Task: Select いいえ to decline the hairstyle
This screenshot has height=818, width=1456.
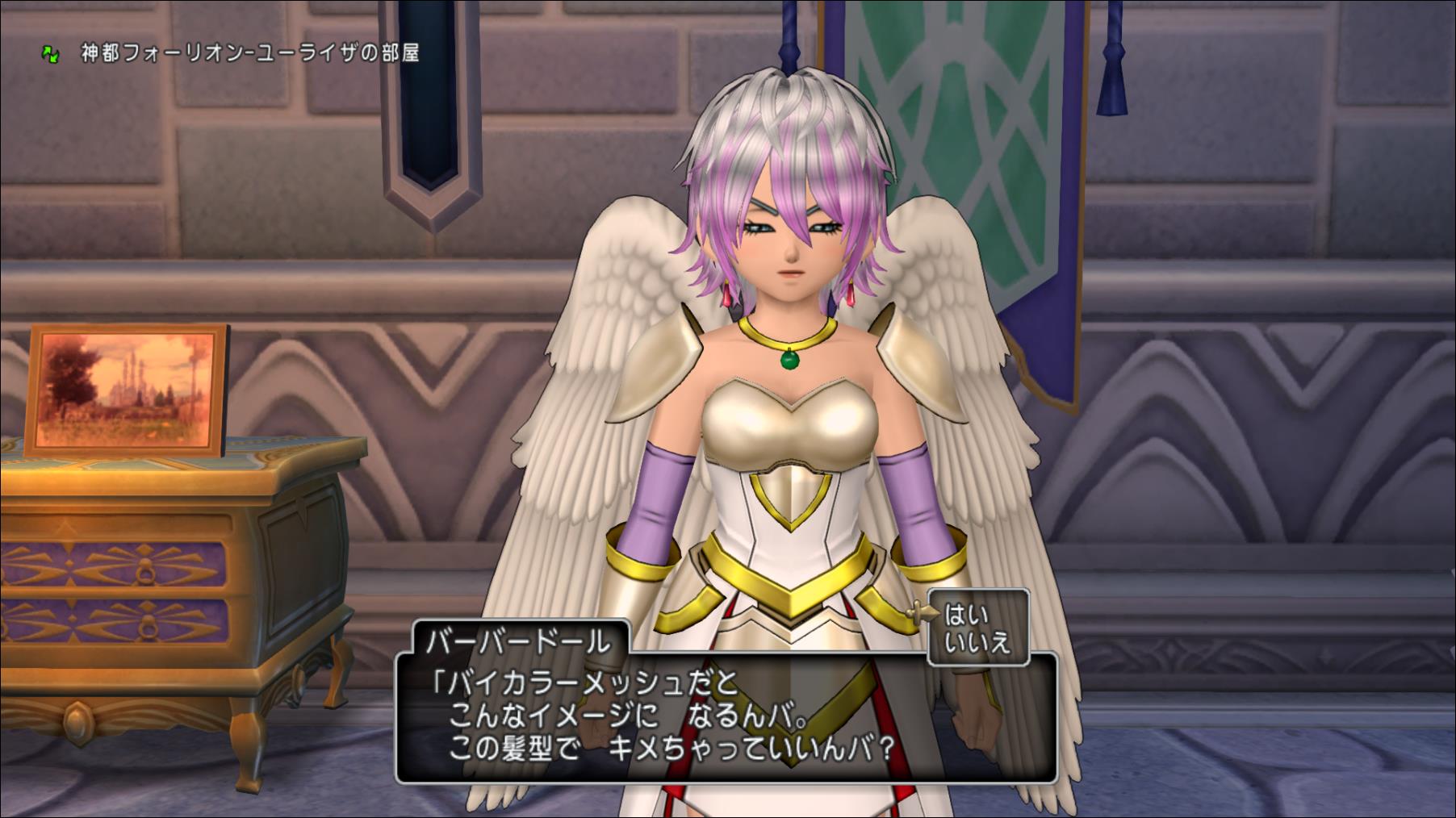Action: pos(977,643)
